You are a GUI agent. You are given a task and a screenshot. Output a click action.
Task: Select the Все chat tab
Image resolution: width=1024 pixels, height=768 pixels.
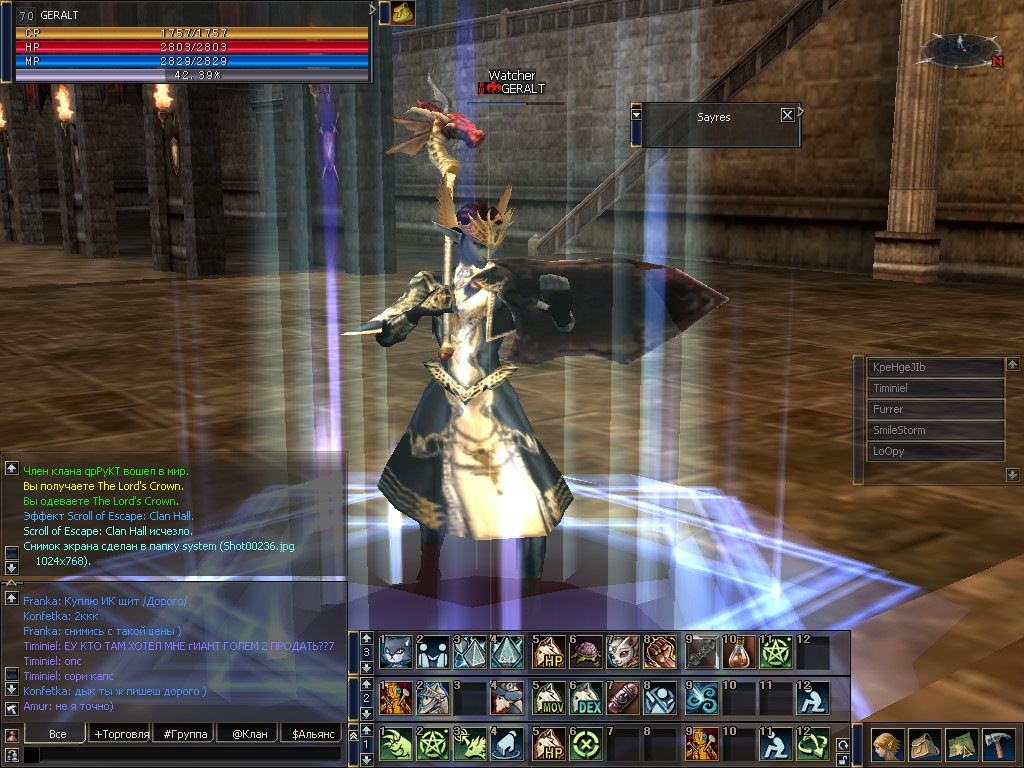[x=58, y=734]
